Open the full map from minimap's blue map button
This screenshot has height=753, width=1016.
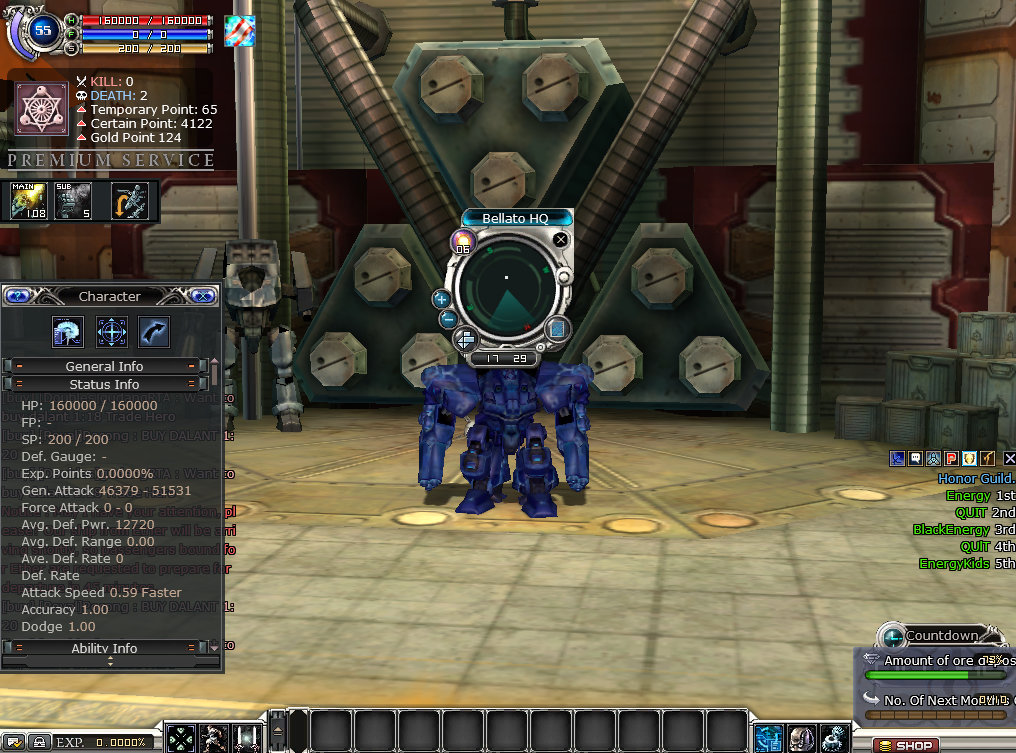(x=557, y=329)
